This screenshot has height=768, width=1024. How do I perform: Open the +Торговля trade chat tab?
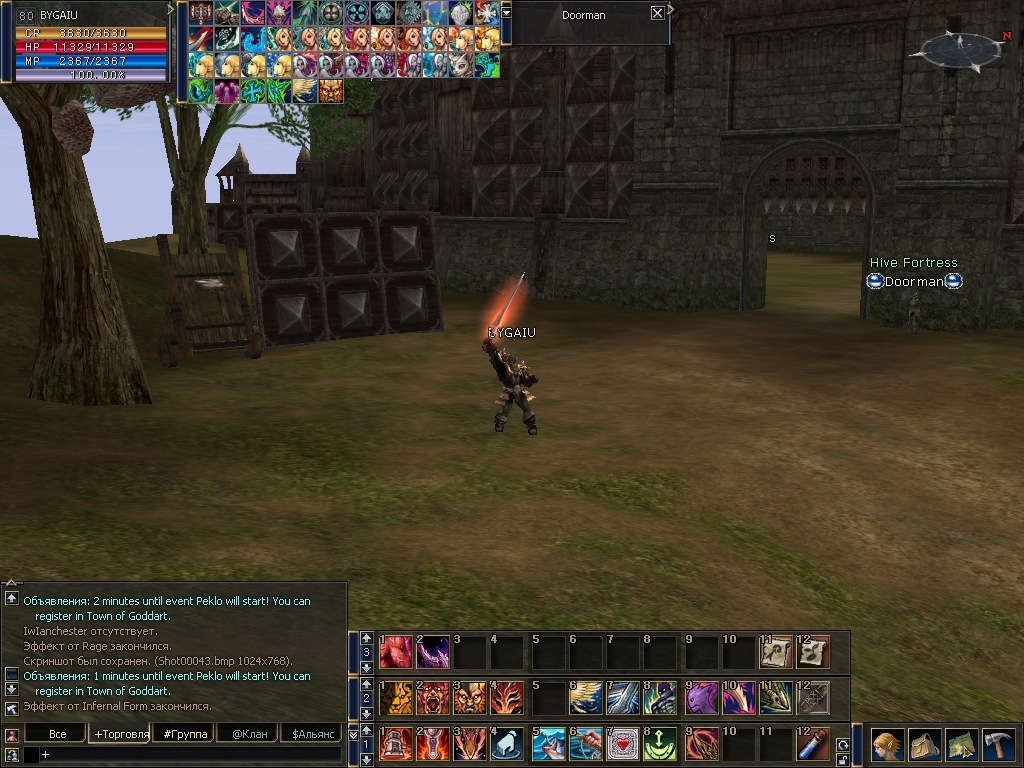click(x=121, y=734)
